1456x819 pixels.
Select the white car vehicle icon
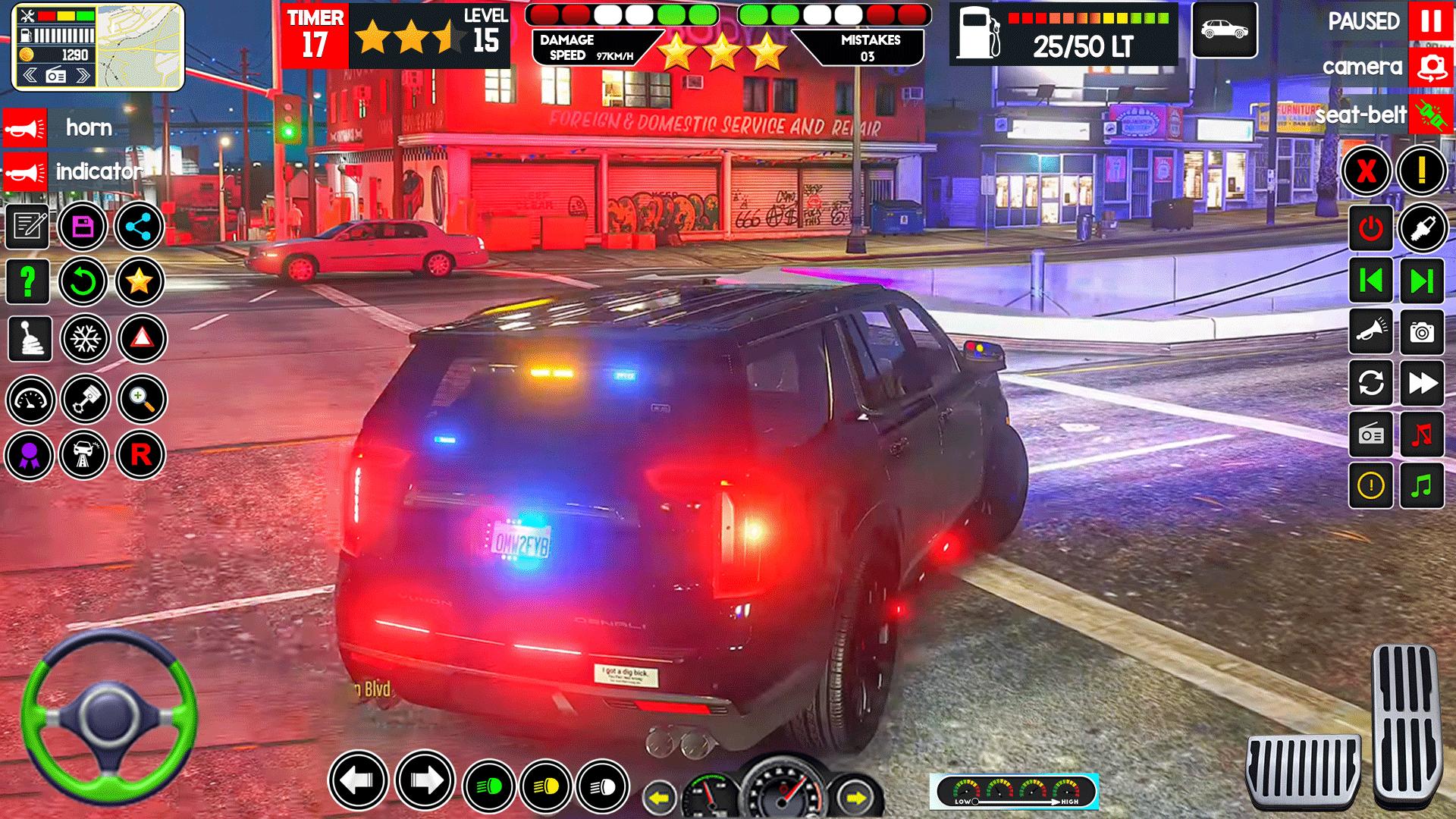click(x=1224, y=30)
